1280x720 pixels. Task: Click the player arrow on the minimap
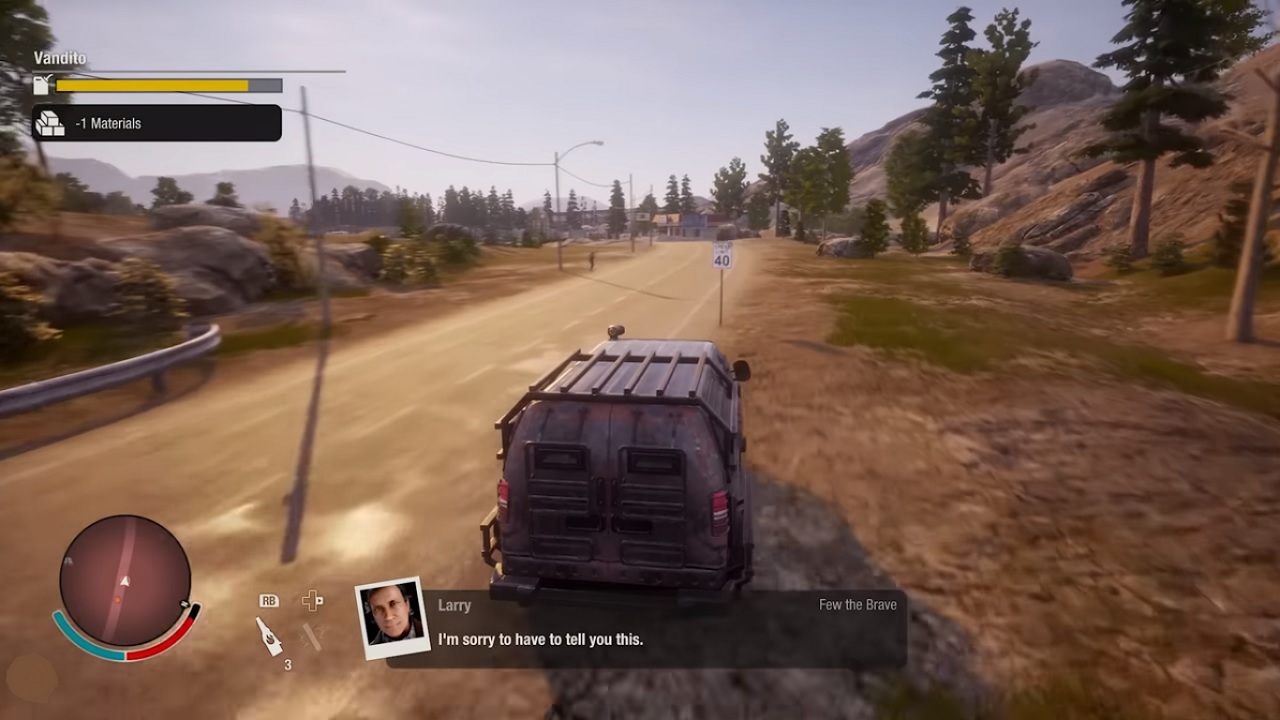tap(125, 580)
